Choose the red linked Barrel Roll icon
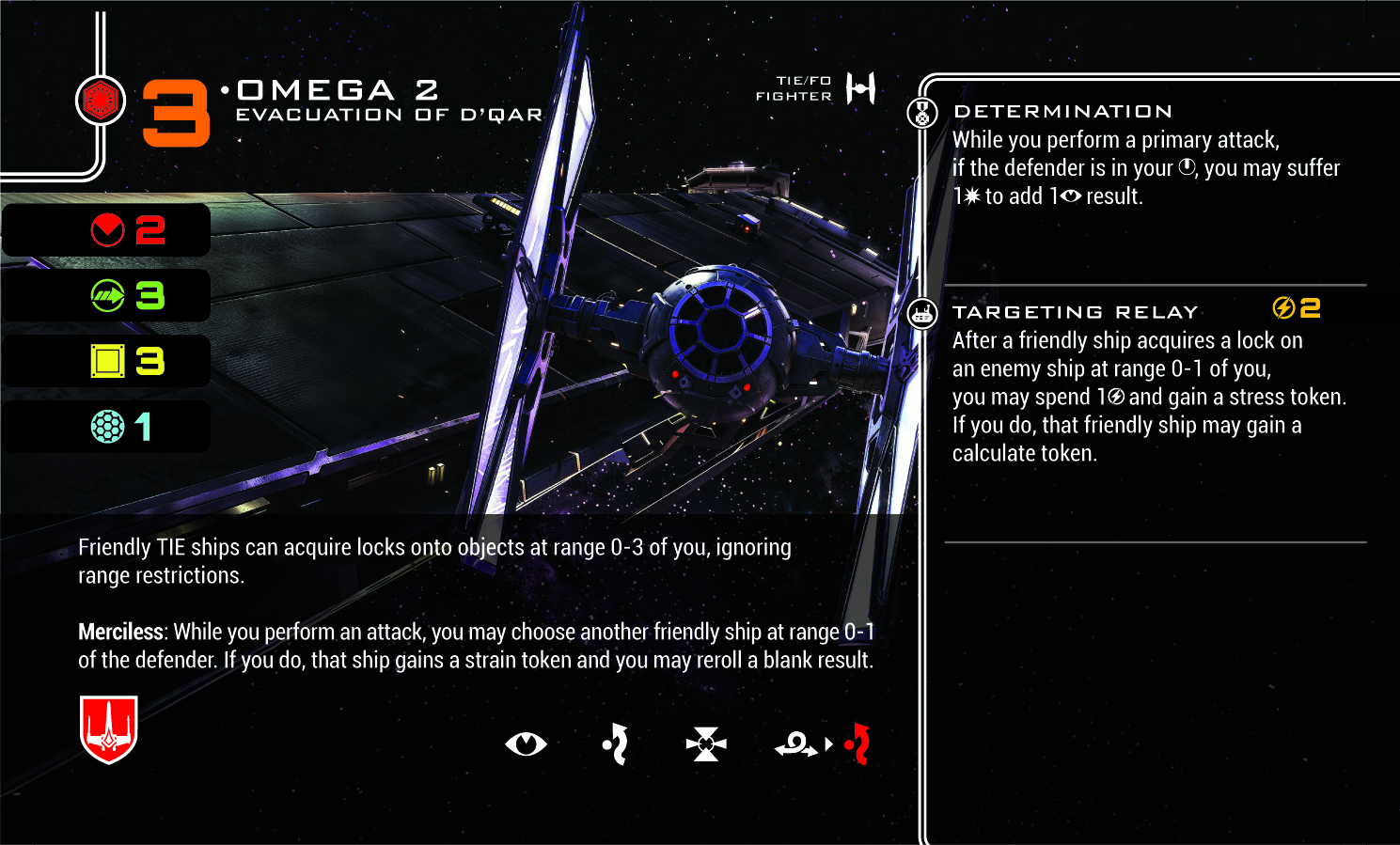The image size is (1400, 845). click(x=857, y=744)
